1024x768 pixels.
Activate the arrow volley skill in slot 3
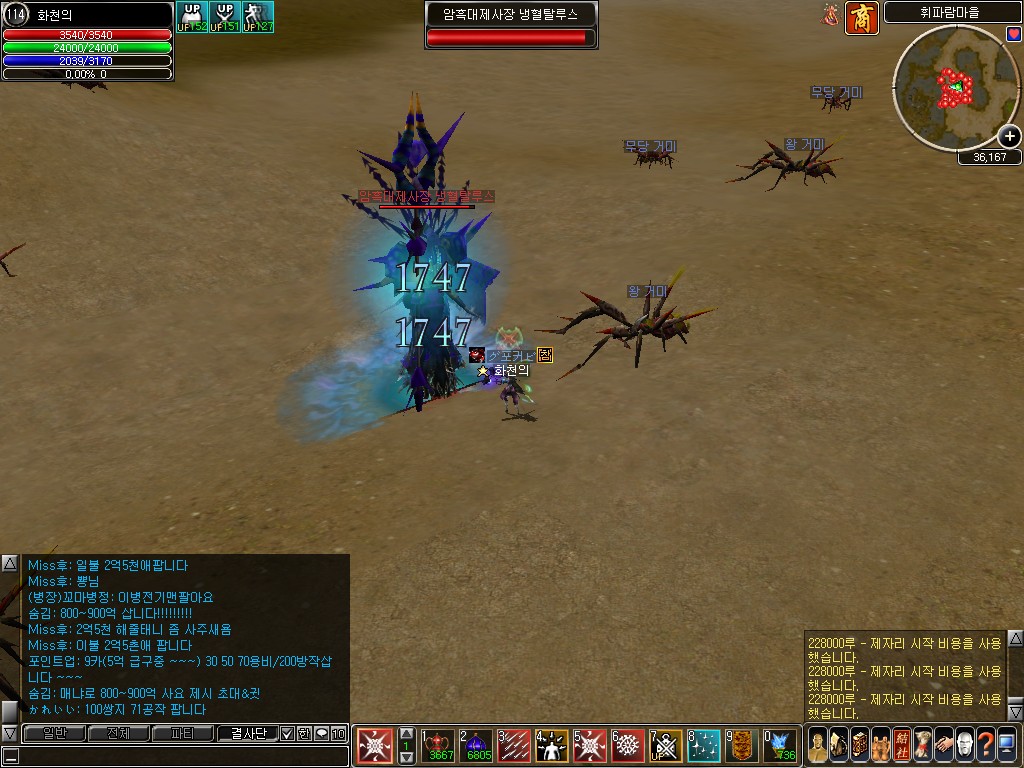click(x=515, y=746)
